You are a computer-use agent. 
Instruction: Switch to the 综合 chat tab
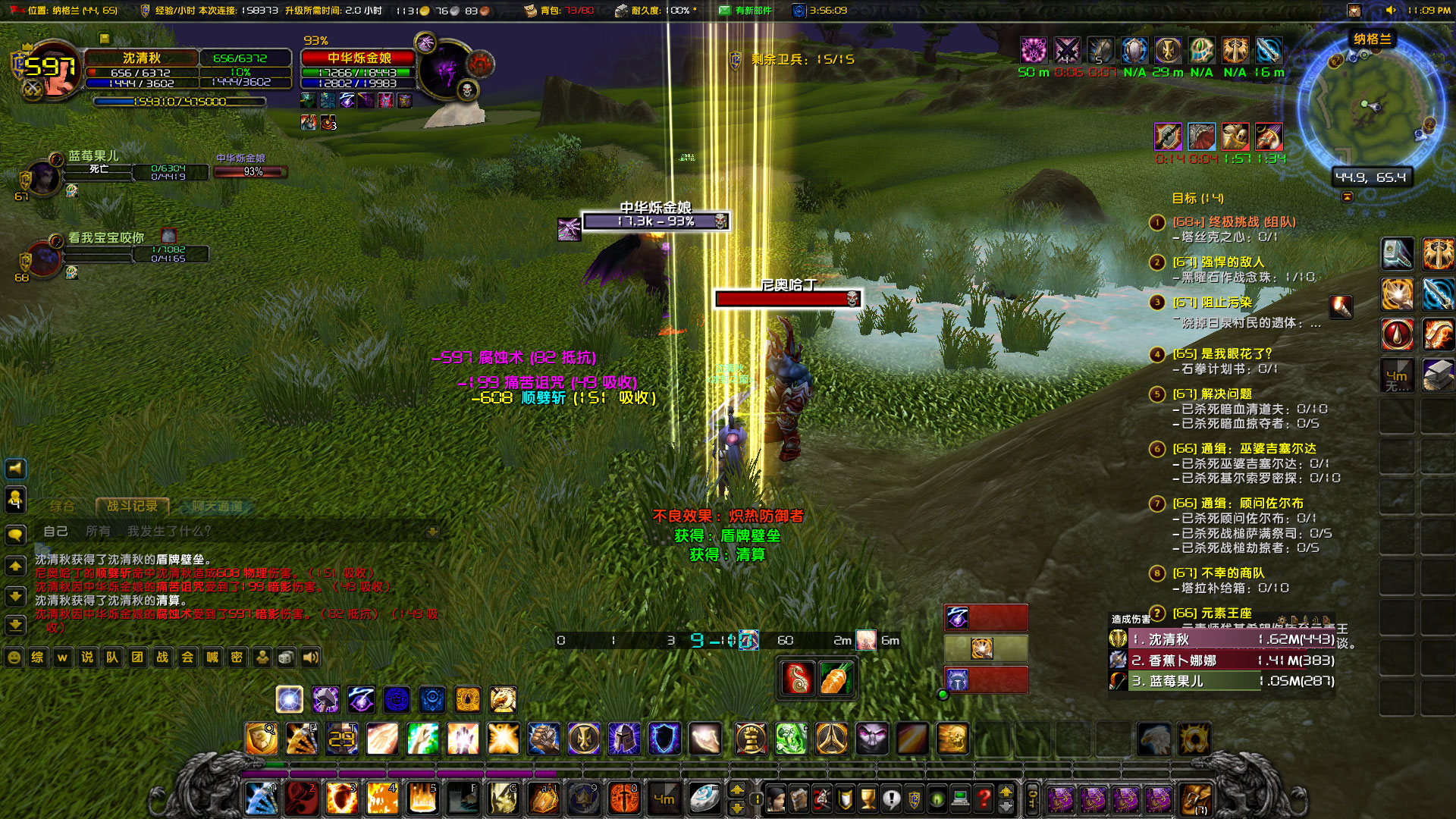point(61,507)
